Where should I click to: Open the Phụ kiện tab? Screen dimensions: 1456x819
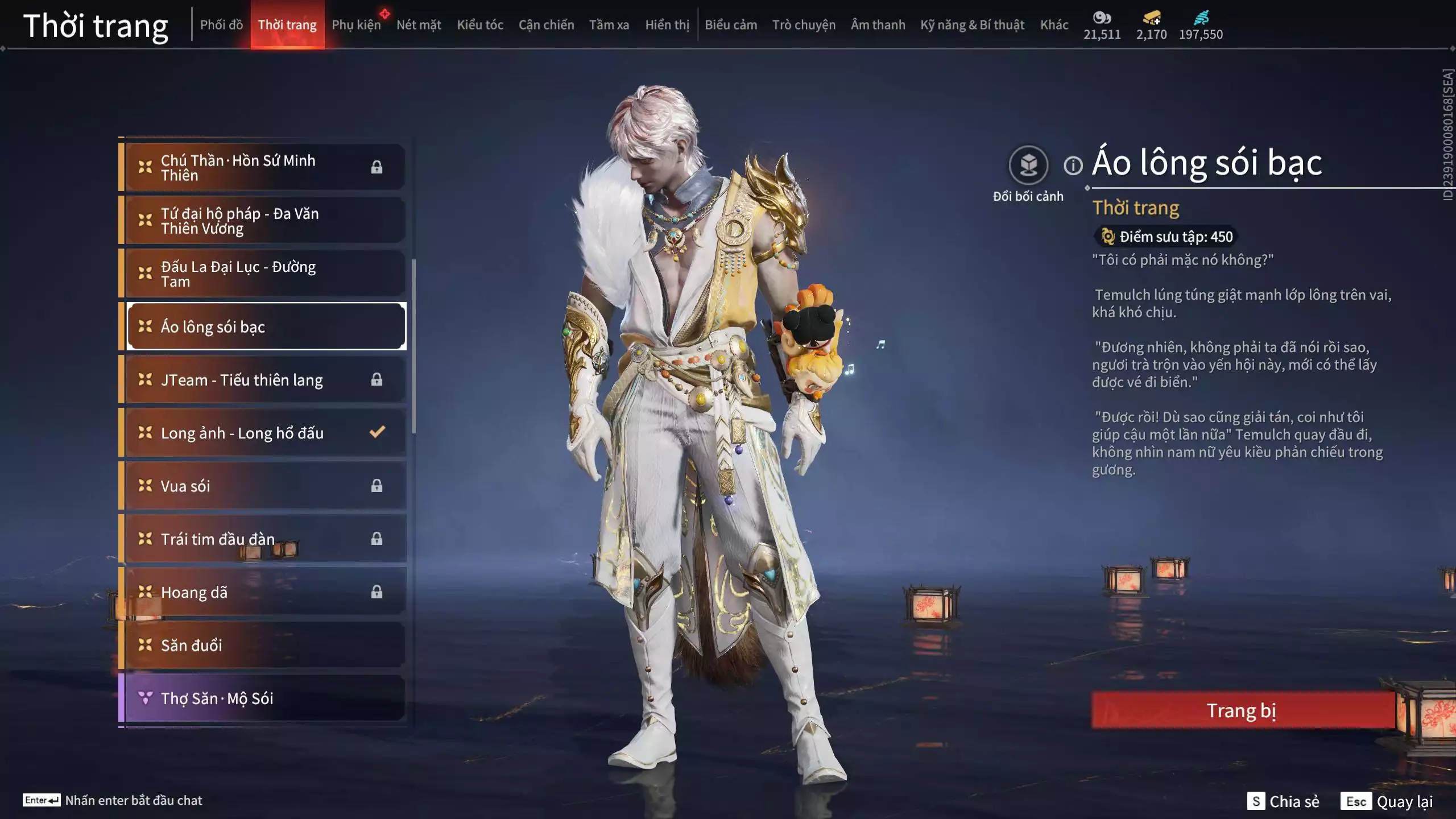(x=356, y=25)
